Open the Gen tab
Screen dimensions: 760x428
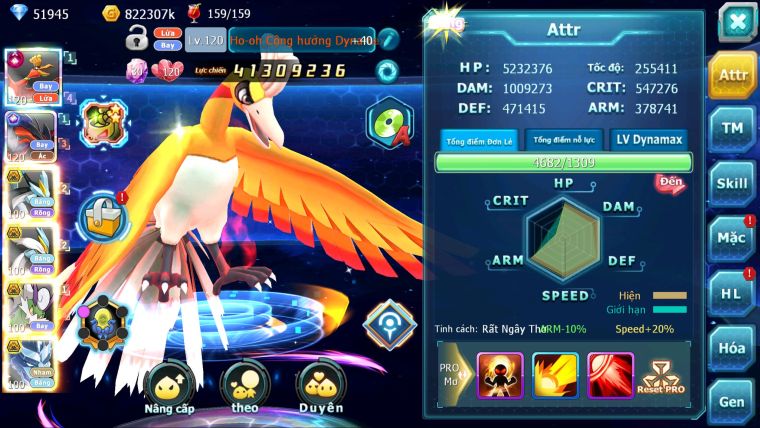pos(733,401)
